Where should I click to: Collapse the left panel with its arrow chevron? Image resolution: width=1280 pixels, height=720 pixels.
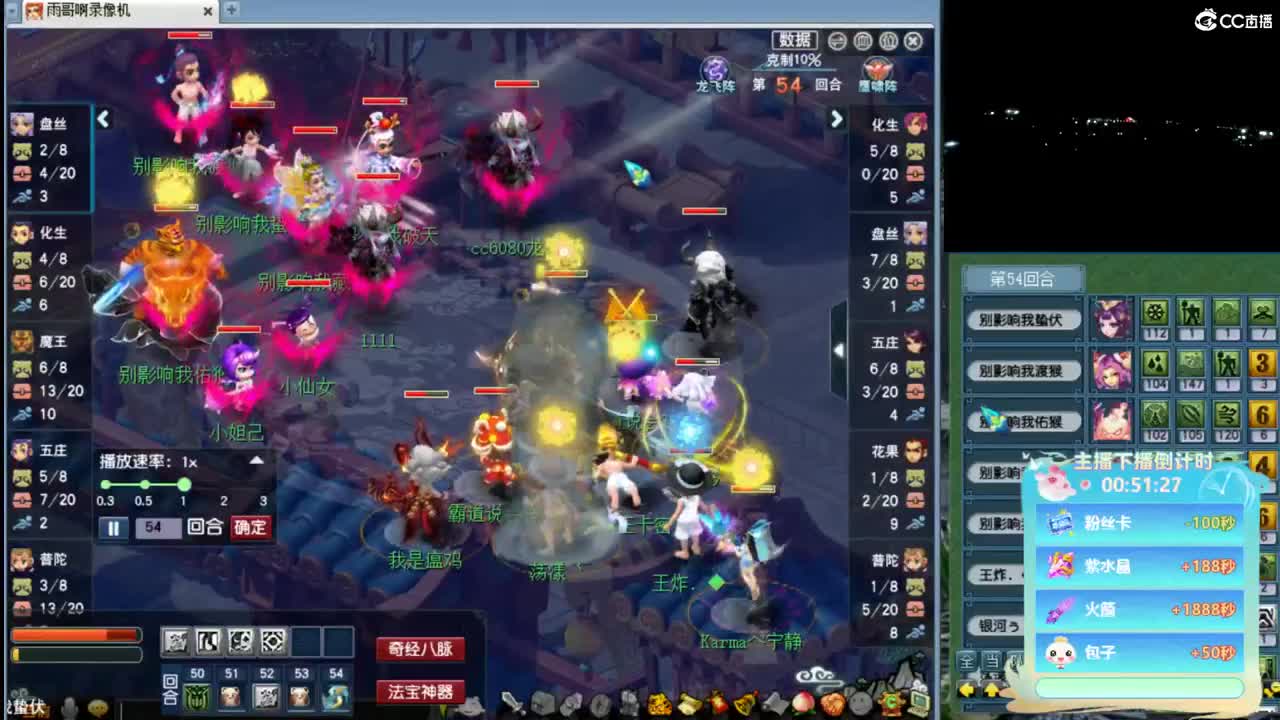[104, 118]
